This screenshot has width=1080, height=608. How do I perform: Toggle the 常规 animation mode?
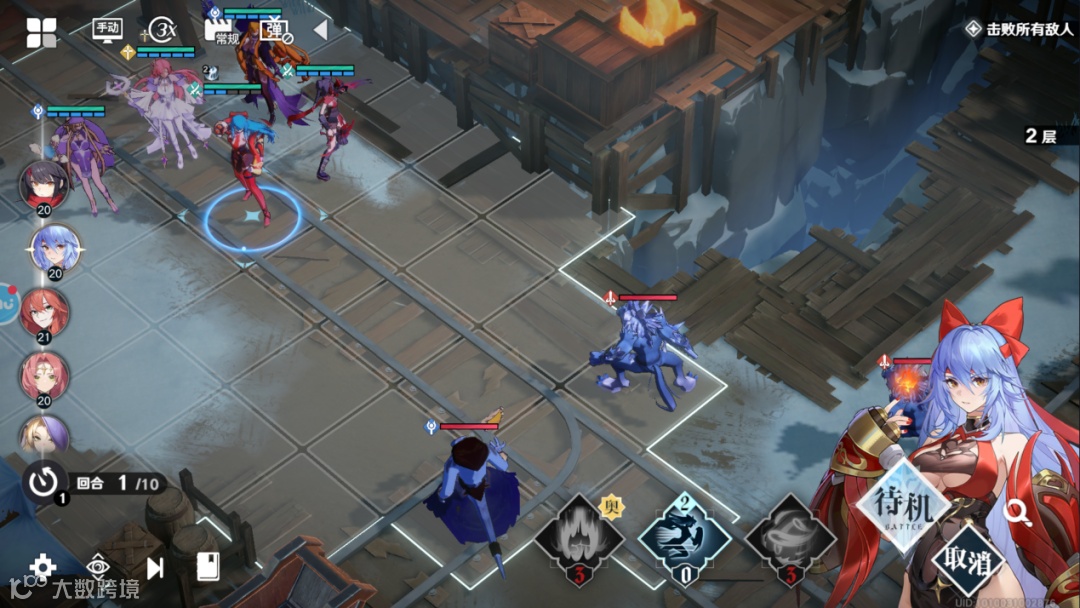click(221, 31)
